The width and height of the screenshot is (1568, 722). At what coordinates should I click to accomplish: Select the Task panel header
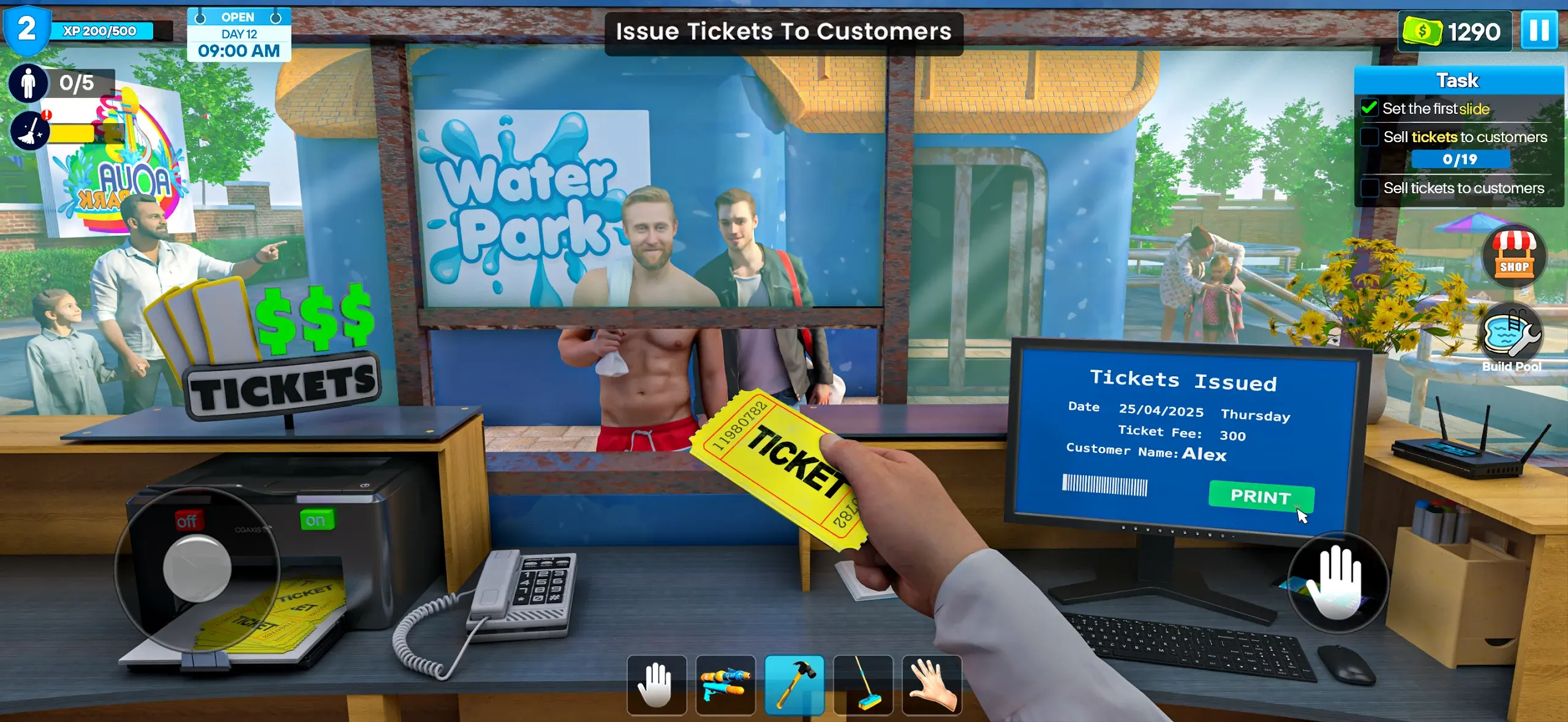(1458, 80)
